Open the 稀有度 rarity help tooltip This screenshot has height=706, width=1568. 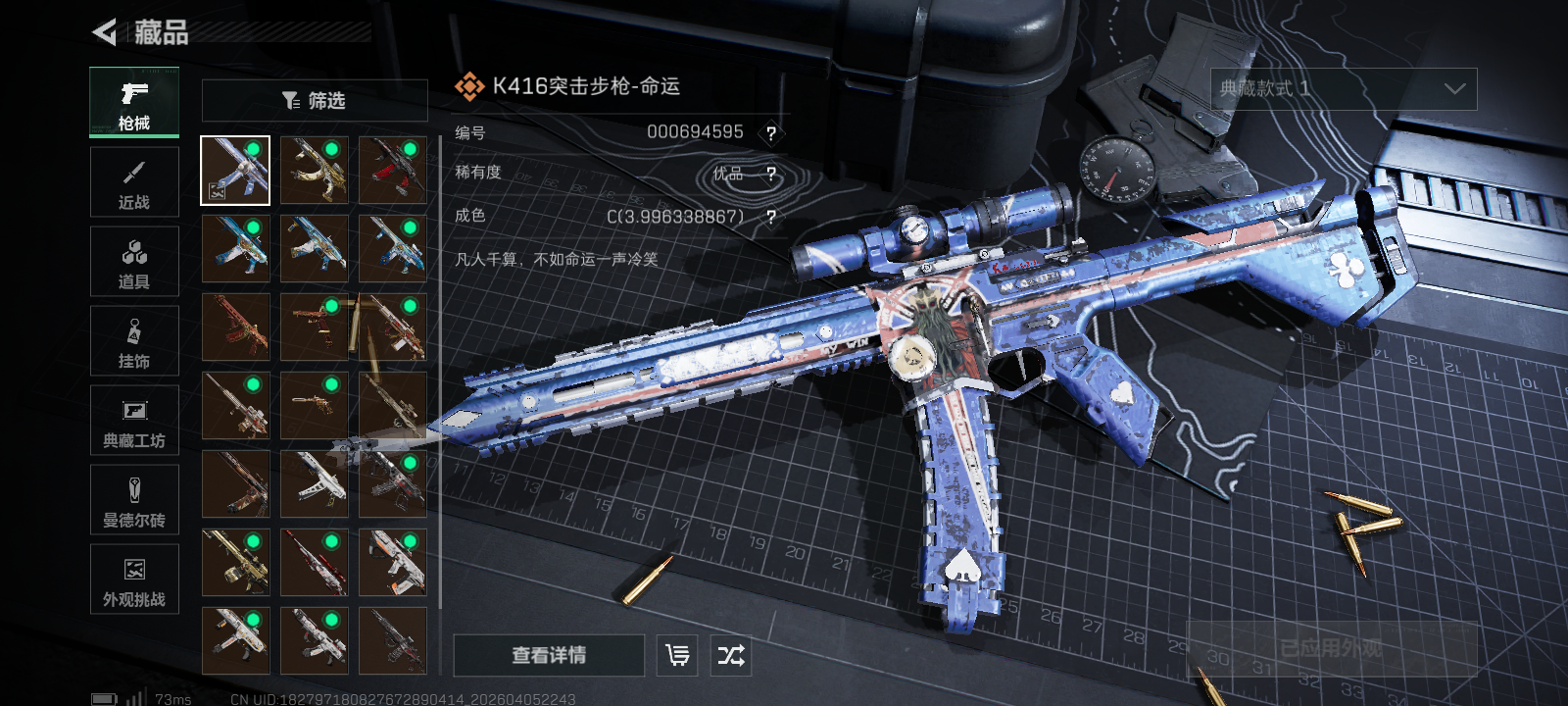coord(771,175)
